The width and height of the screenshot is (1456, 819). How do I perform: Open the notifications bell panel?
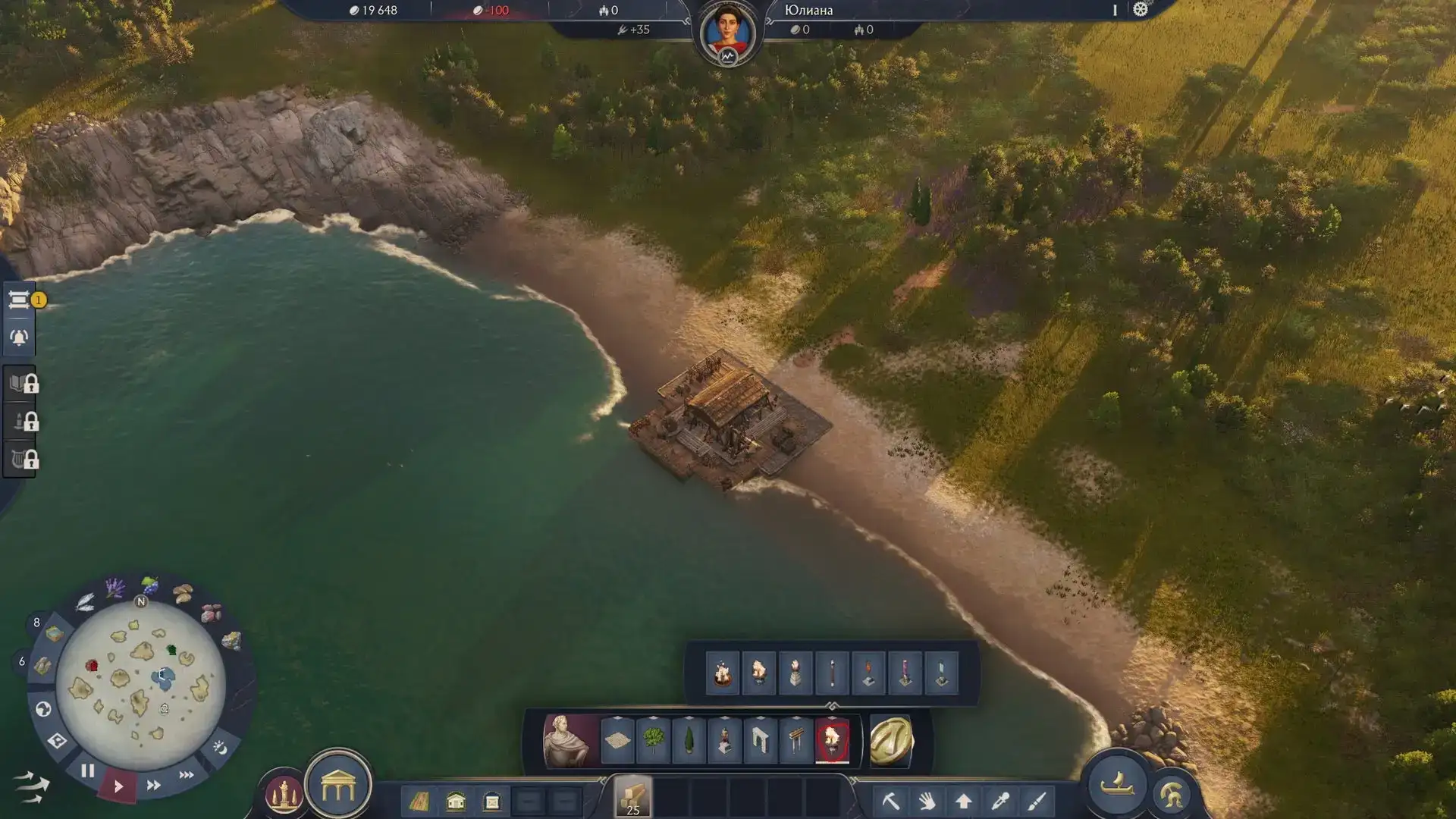(x=19, y=337)
